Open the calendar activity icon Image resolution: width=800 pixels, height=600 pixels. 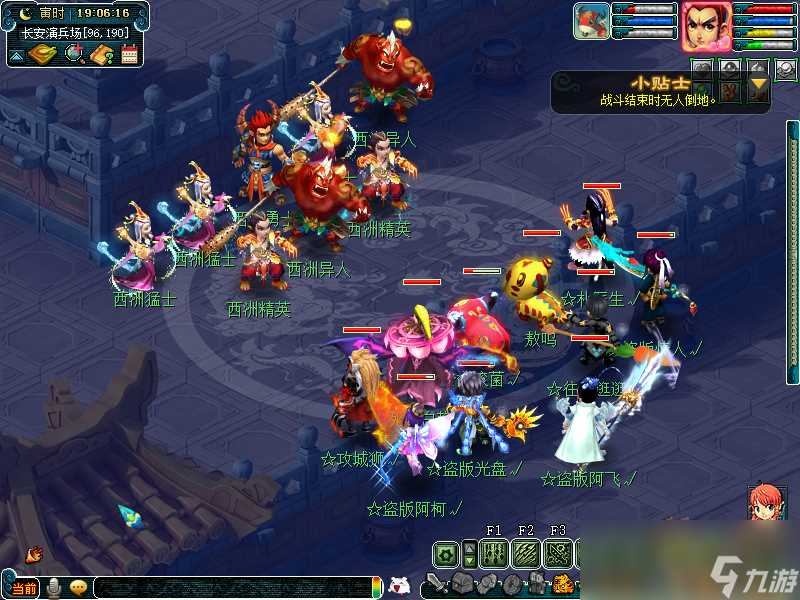[129, 54]
